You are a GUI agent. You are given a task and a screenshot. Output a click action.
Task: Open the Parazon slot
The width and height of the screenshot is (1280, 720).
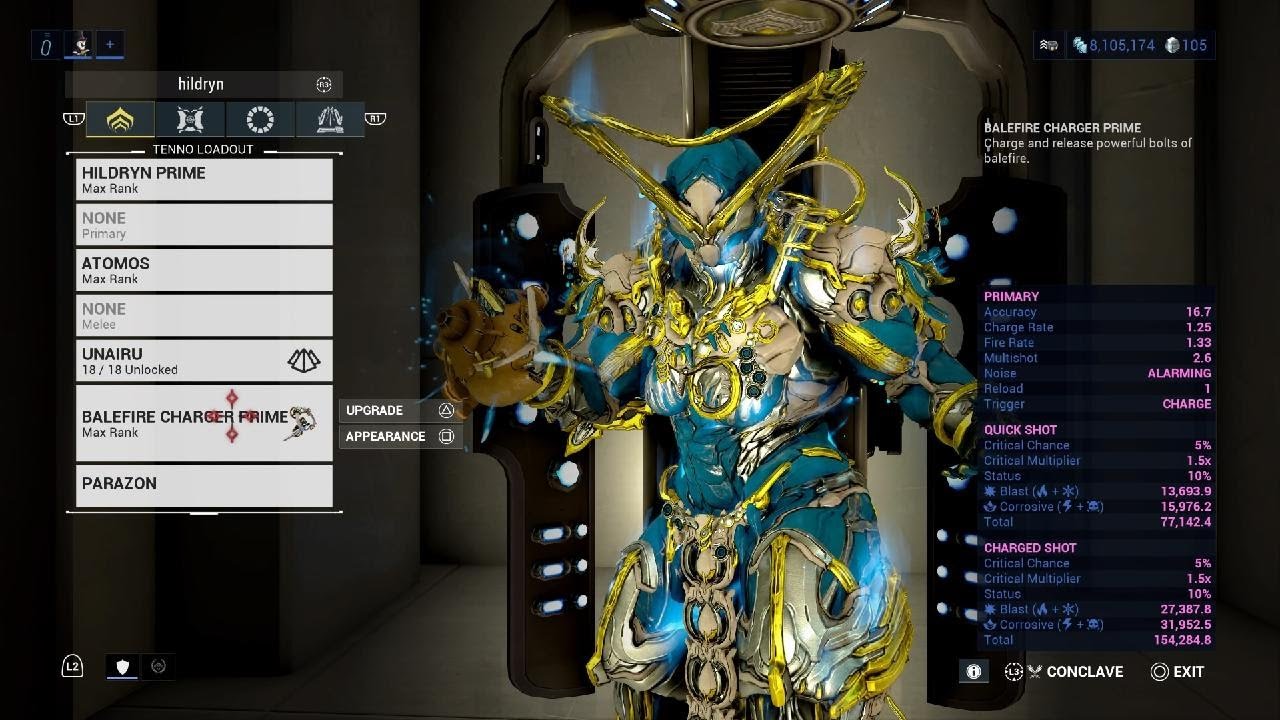click(204, 485)
